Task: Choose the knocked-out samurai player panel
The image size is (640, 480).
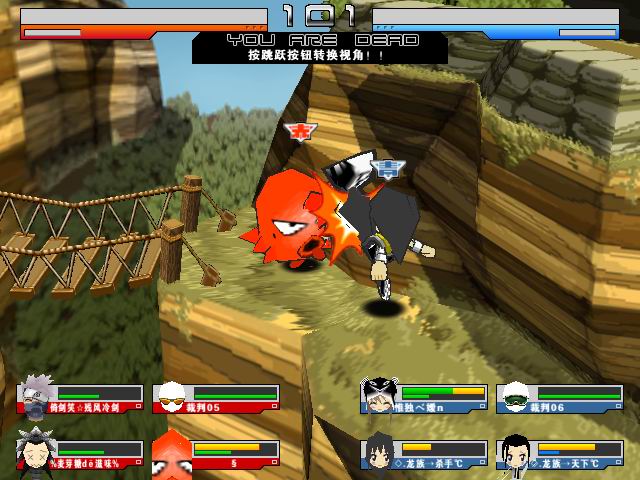Action: 80,453
